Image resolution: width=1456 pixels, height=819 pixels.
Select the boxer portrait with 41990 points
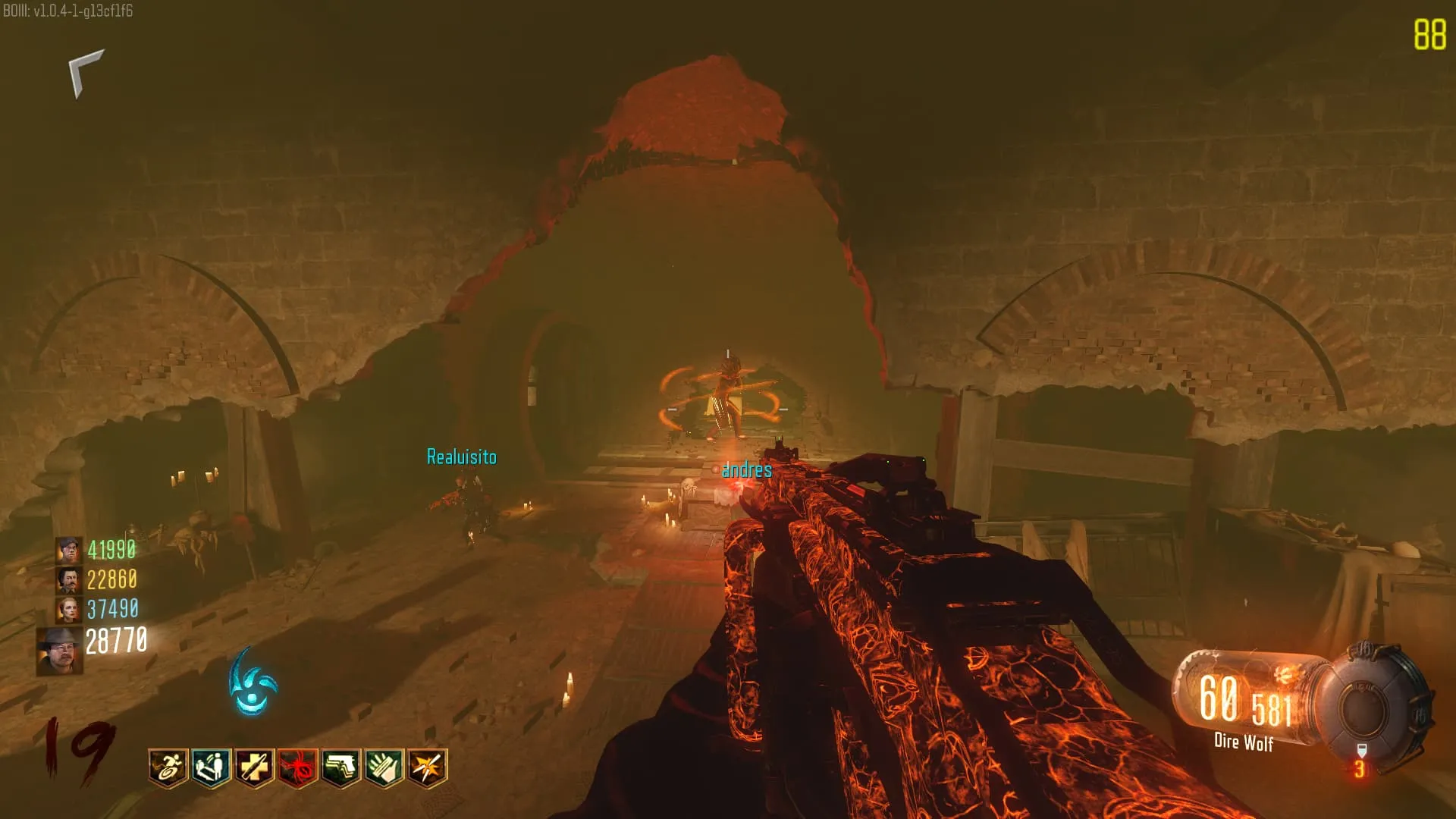tap(68, 550)
